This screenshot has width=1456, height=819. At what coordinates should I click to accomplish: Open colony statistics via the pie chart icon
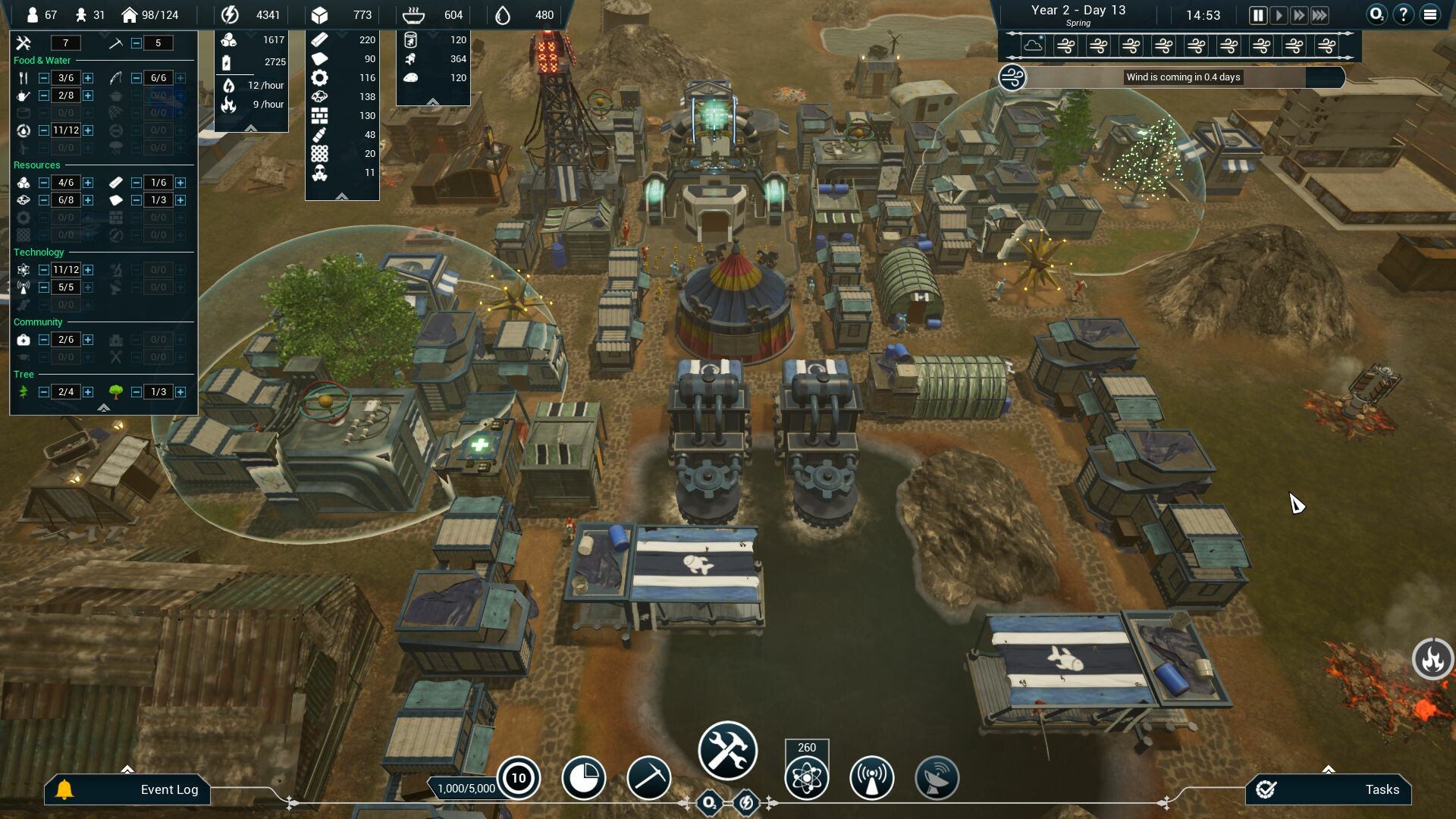pyautogui.click(x=582, y=778)
